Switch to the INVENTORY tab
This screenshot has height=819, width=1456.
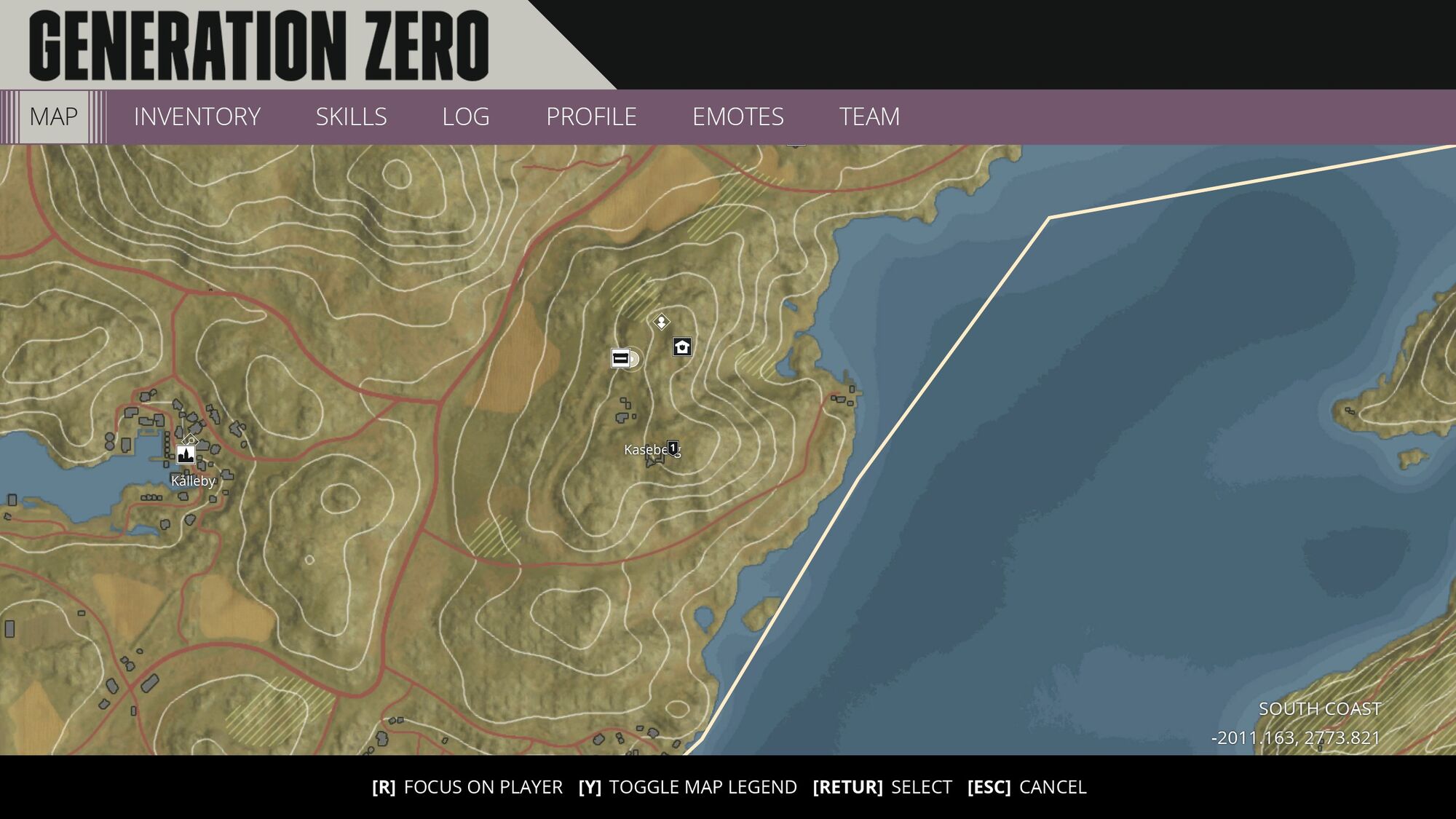click(197, 116)
